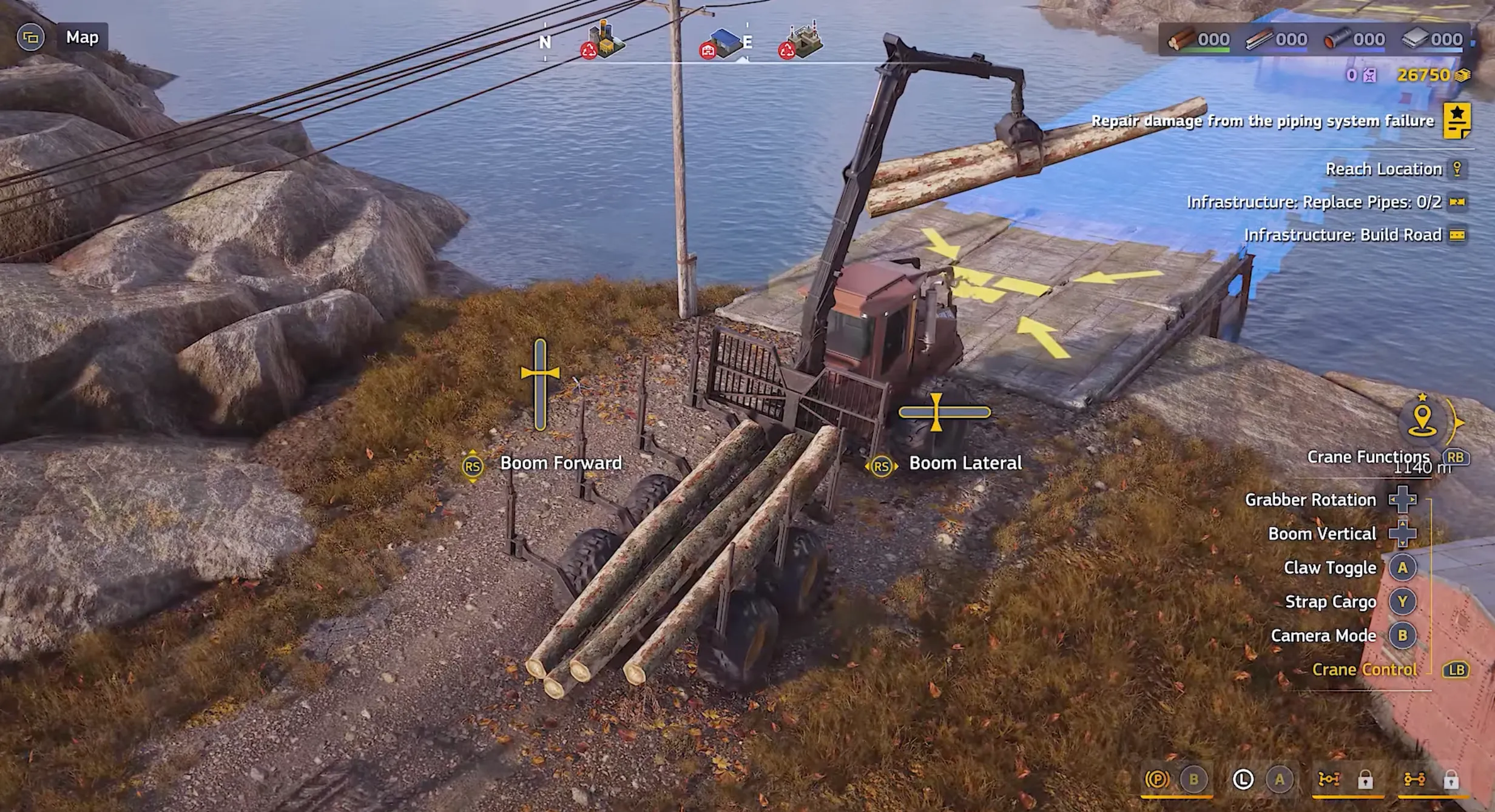Screen dimensions: 1495x812
Task: Toggle the all-wheel drive icon
Action: coord(1414,779)
